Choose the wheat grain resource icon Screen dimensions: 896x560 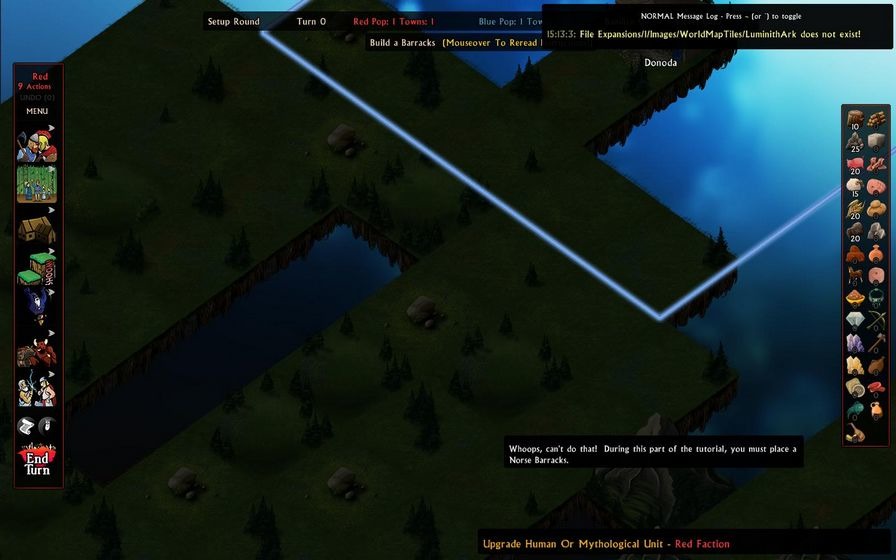click(855, 208)
